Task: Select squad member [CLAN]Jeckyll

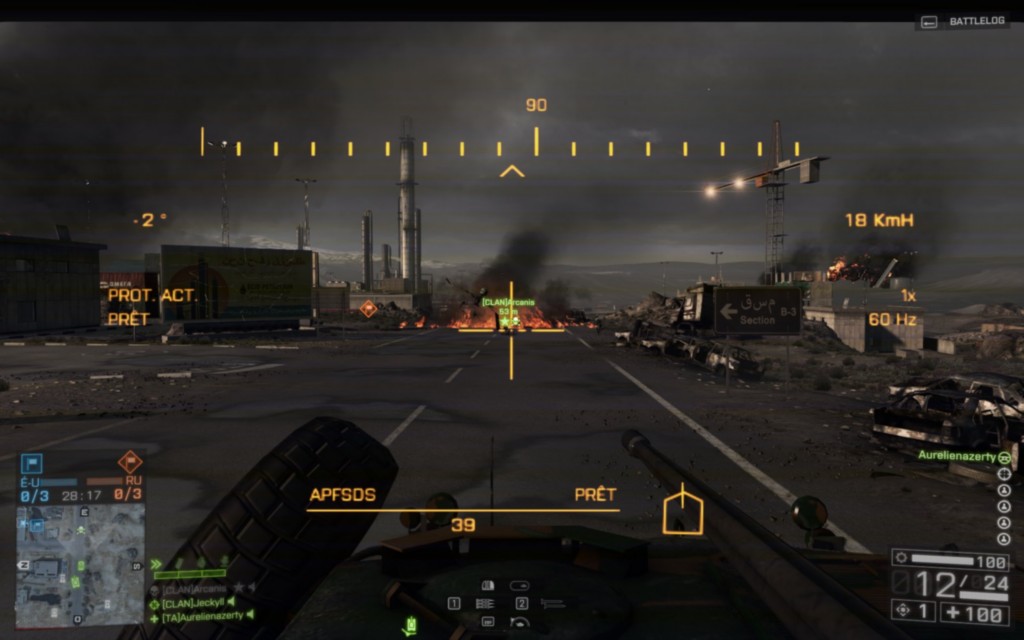Action: [x=195, y=604]
